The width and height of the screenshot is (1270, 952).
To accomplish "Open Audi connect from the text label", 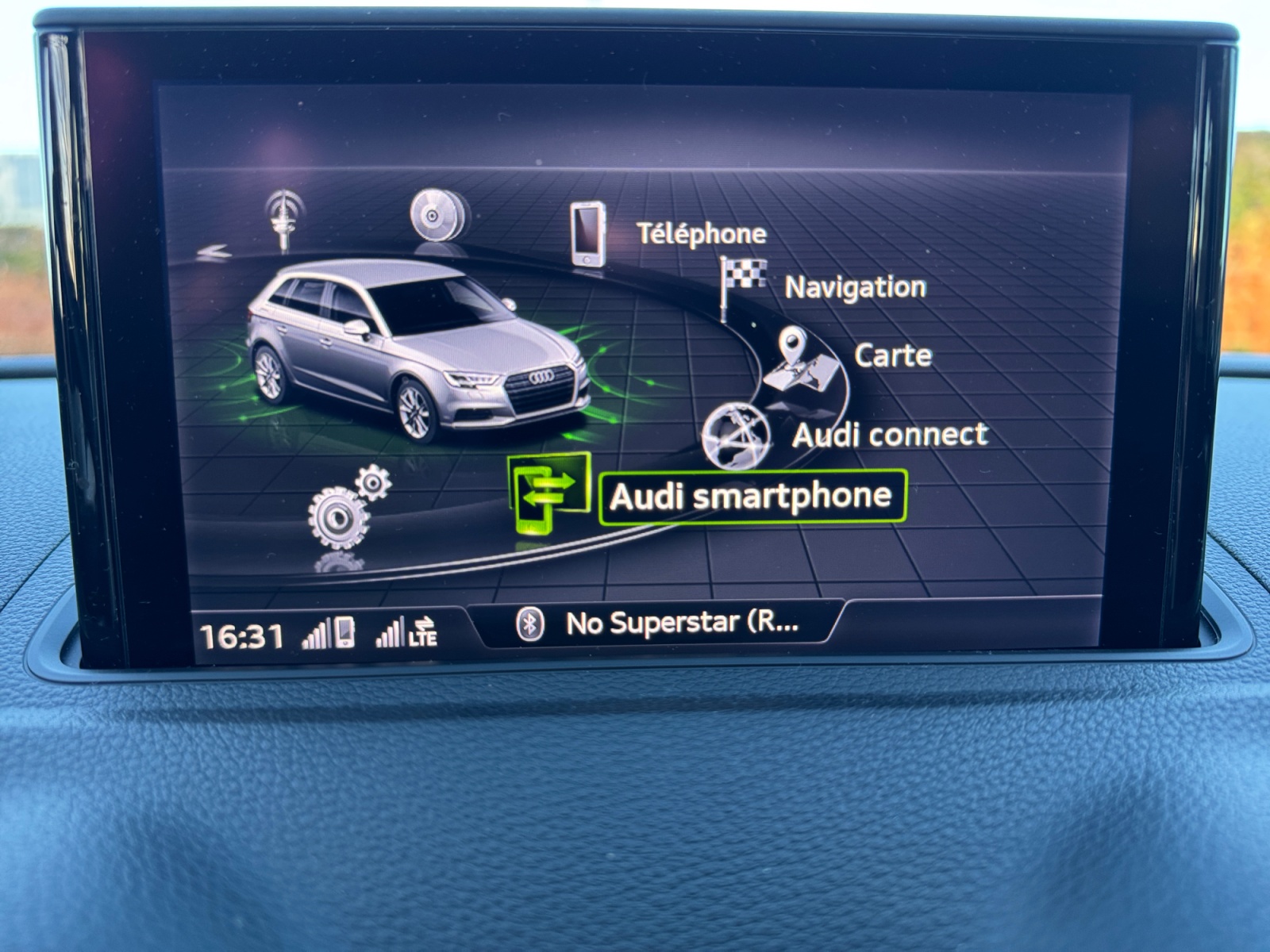I will tap(891, 435).
